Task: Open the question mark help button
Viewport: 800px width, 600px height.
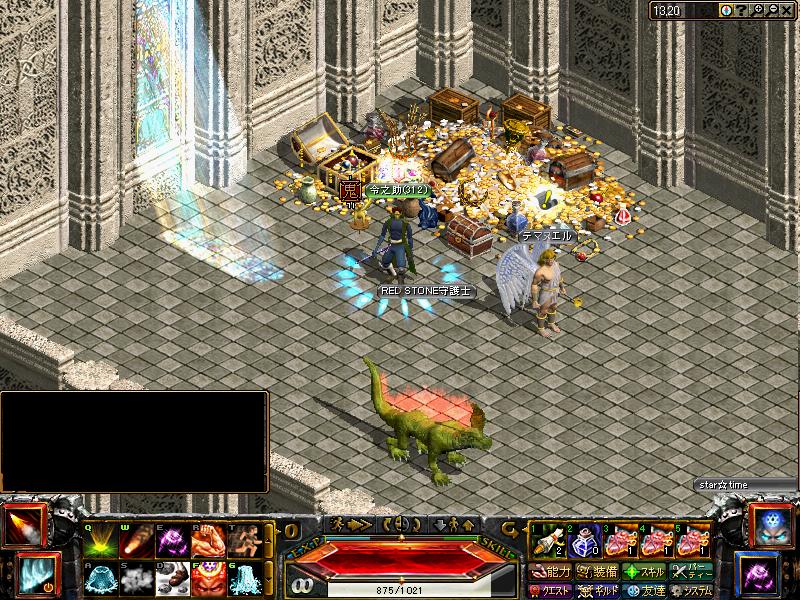Action: pyautogui.click(x=741, y=10)
